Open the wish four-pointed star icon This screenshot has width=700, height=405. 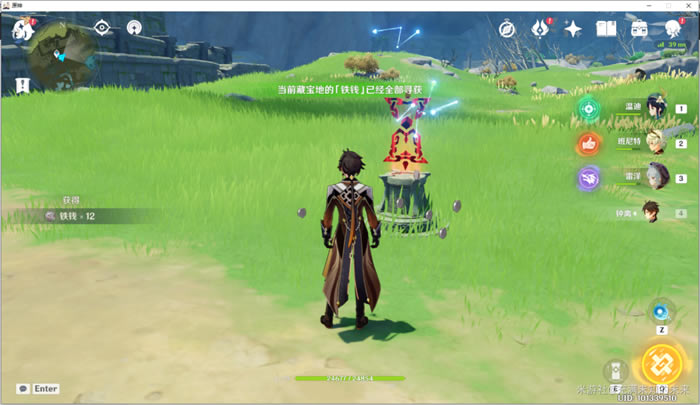[x=573, y=29]
